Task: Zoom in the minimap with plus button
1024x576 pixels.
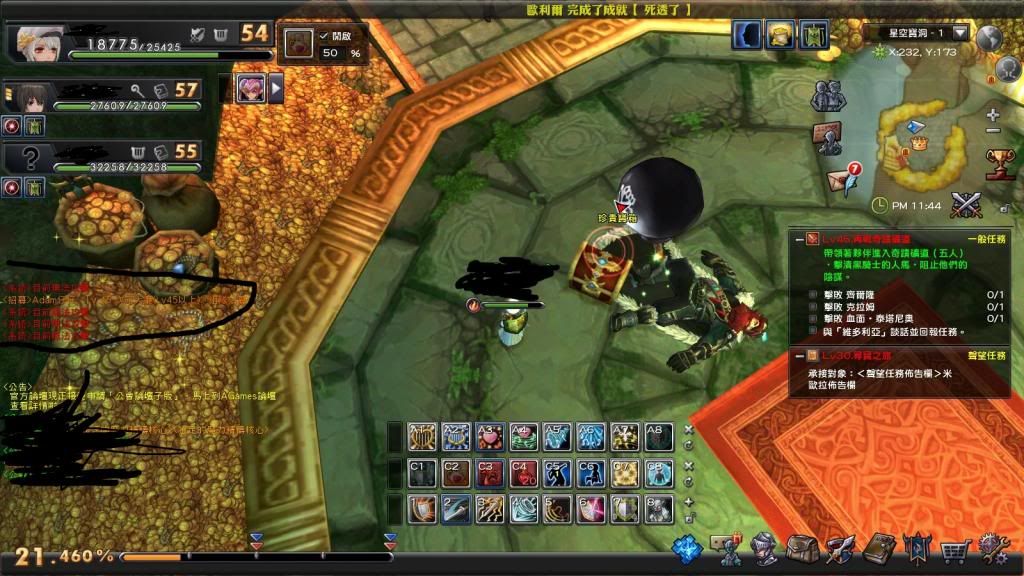Action: (992, 115)
